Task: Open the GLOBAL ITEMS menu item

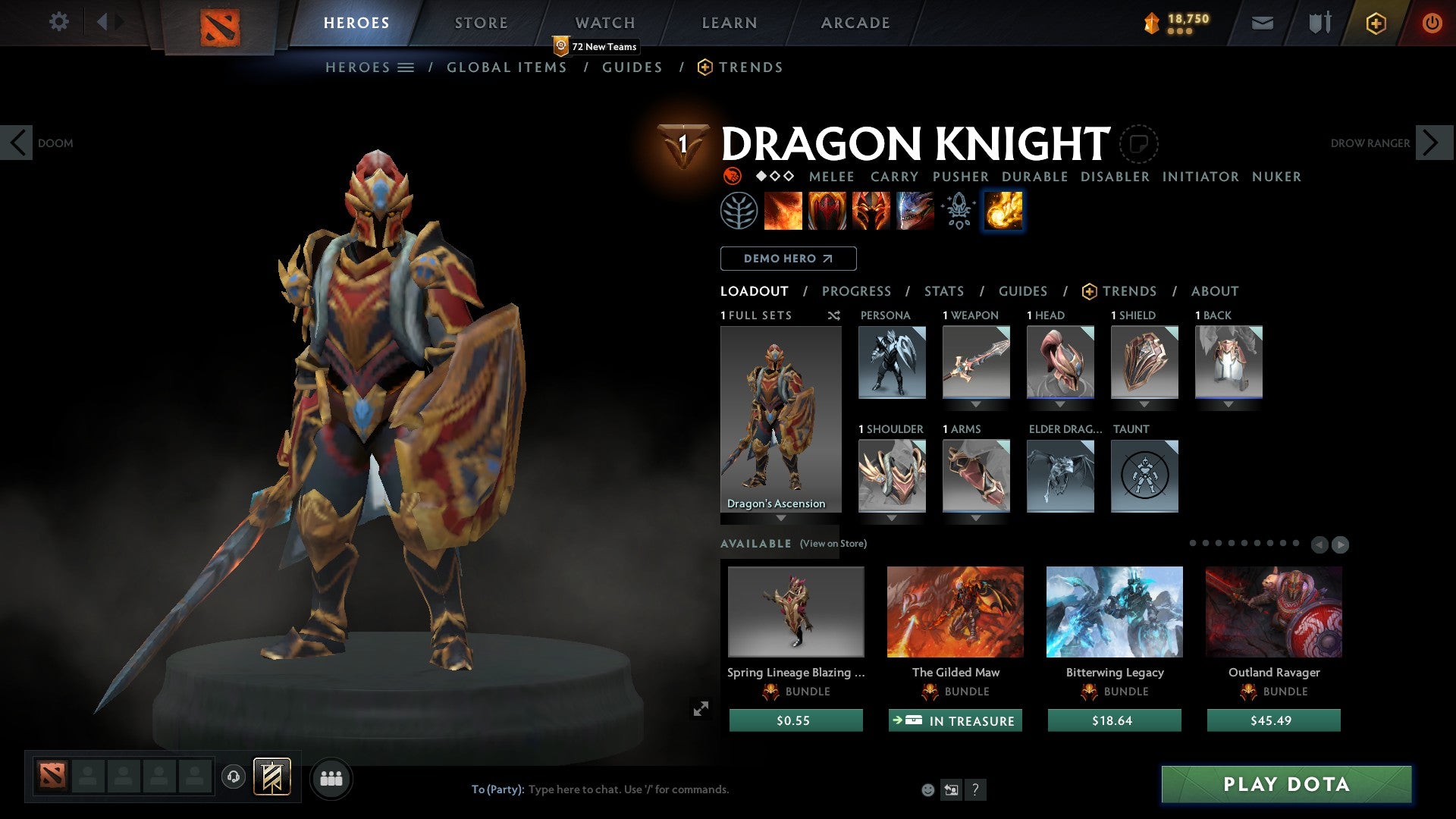Action: (507, 67)
